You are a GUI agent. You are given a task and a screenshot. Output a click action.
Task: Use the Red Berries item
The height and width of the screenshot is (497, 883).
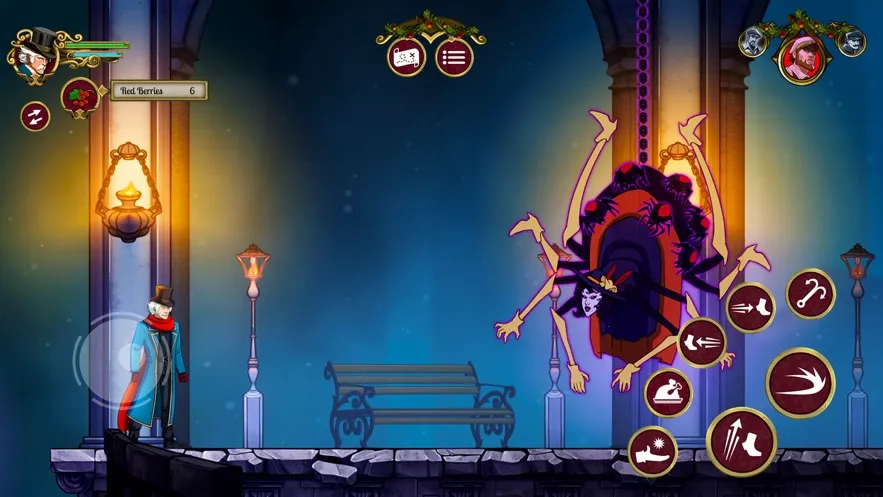pyautogui.click(x=80, y=97)
